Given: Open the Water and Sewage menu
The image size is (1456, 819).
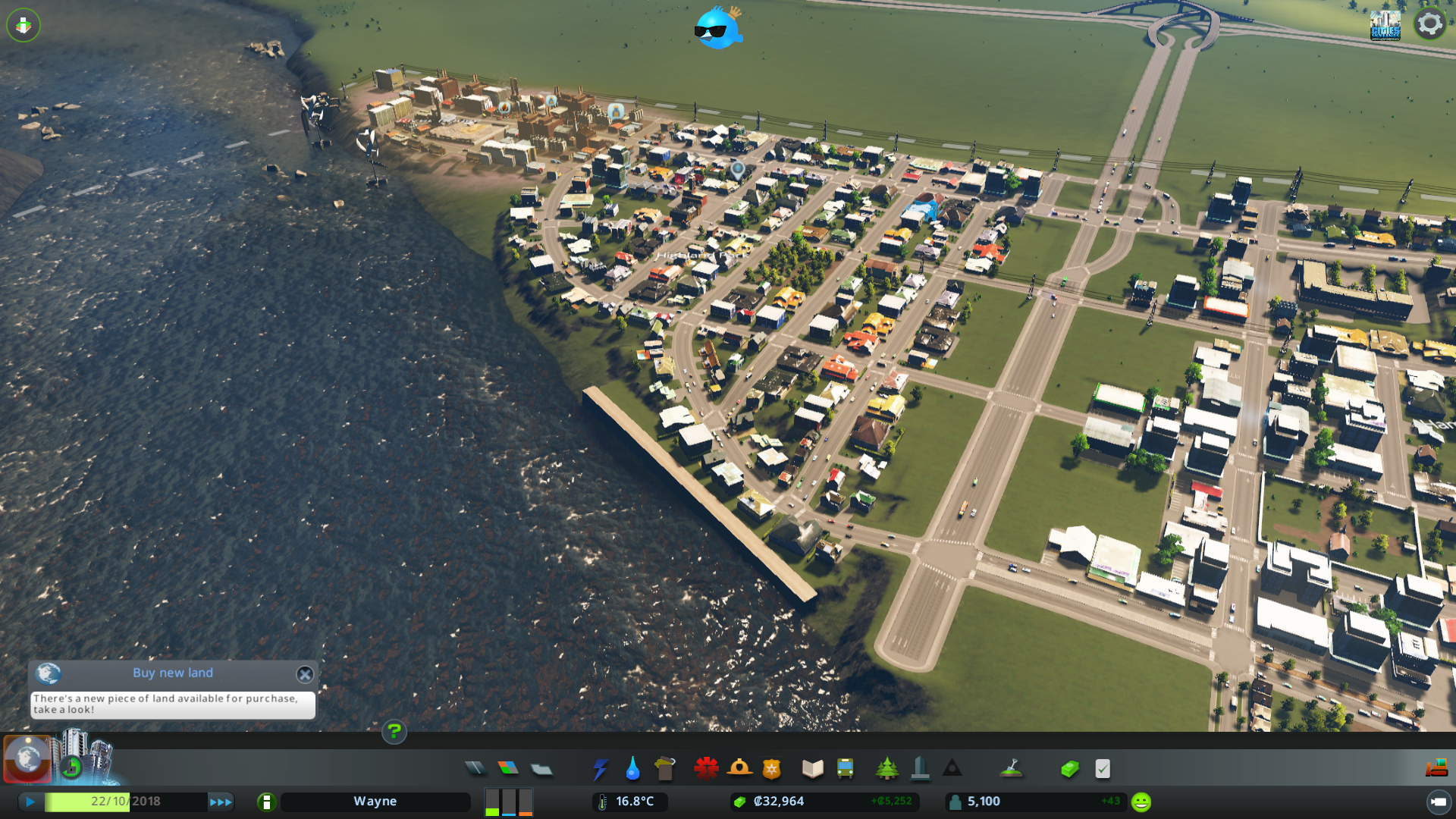Looking at the screenshot, I should [632, 768].
